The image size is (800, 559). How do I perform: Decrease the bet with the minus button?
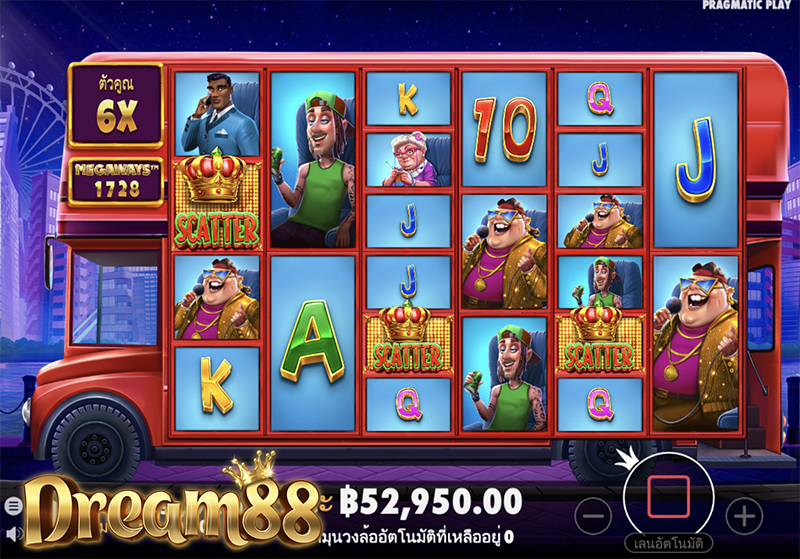594,516
